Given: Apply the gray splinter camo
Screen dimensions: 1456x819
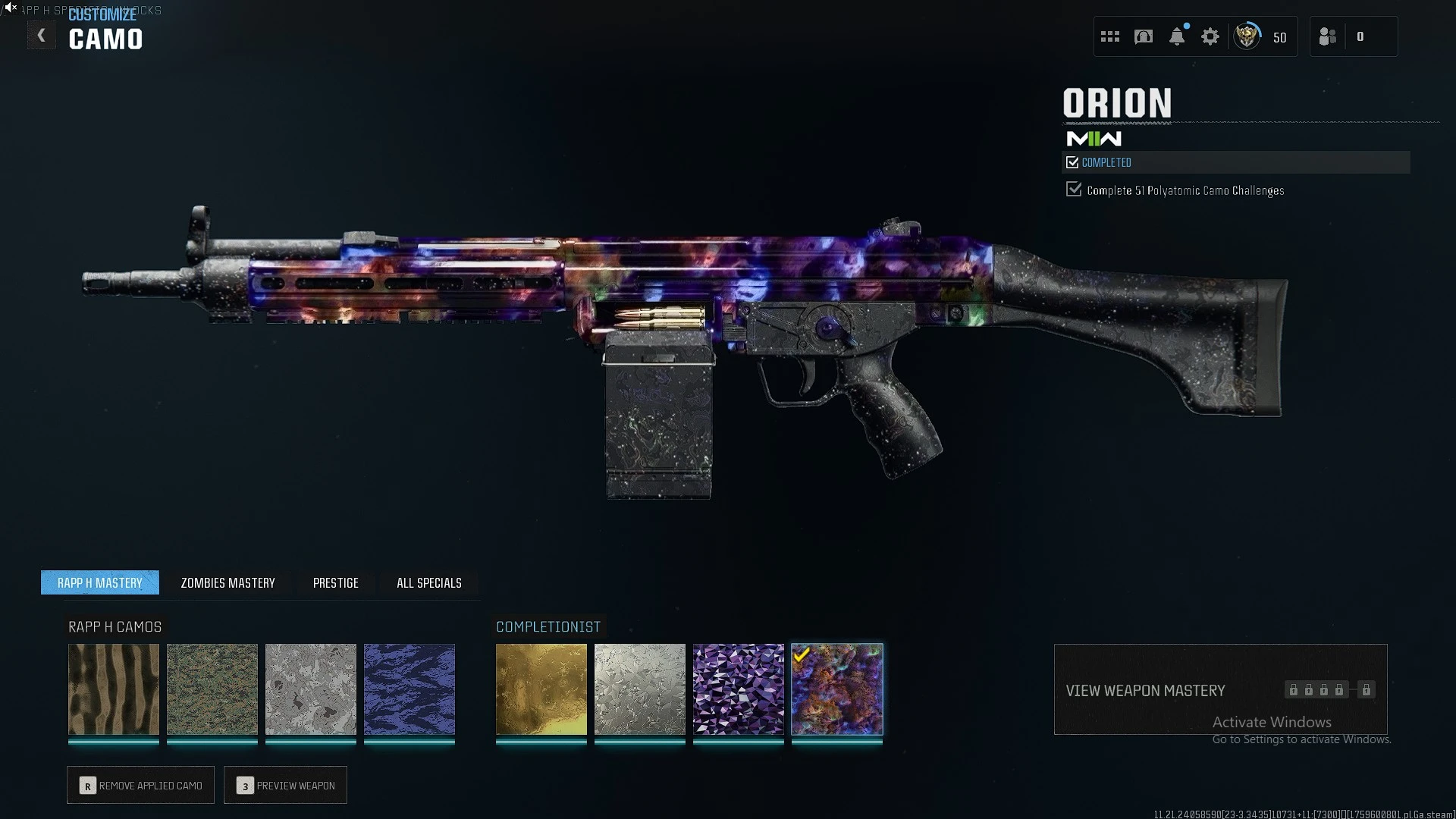Looking at the screenshot, I should tap(311, 689).
